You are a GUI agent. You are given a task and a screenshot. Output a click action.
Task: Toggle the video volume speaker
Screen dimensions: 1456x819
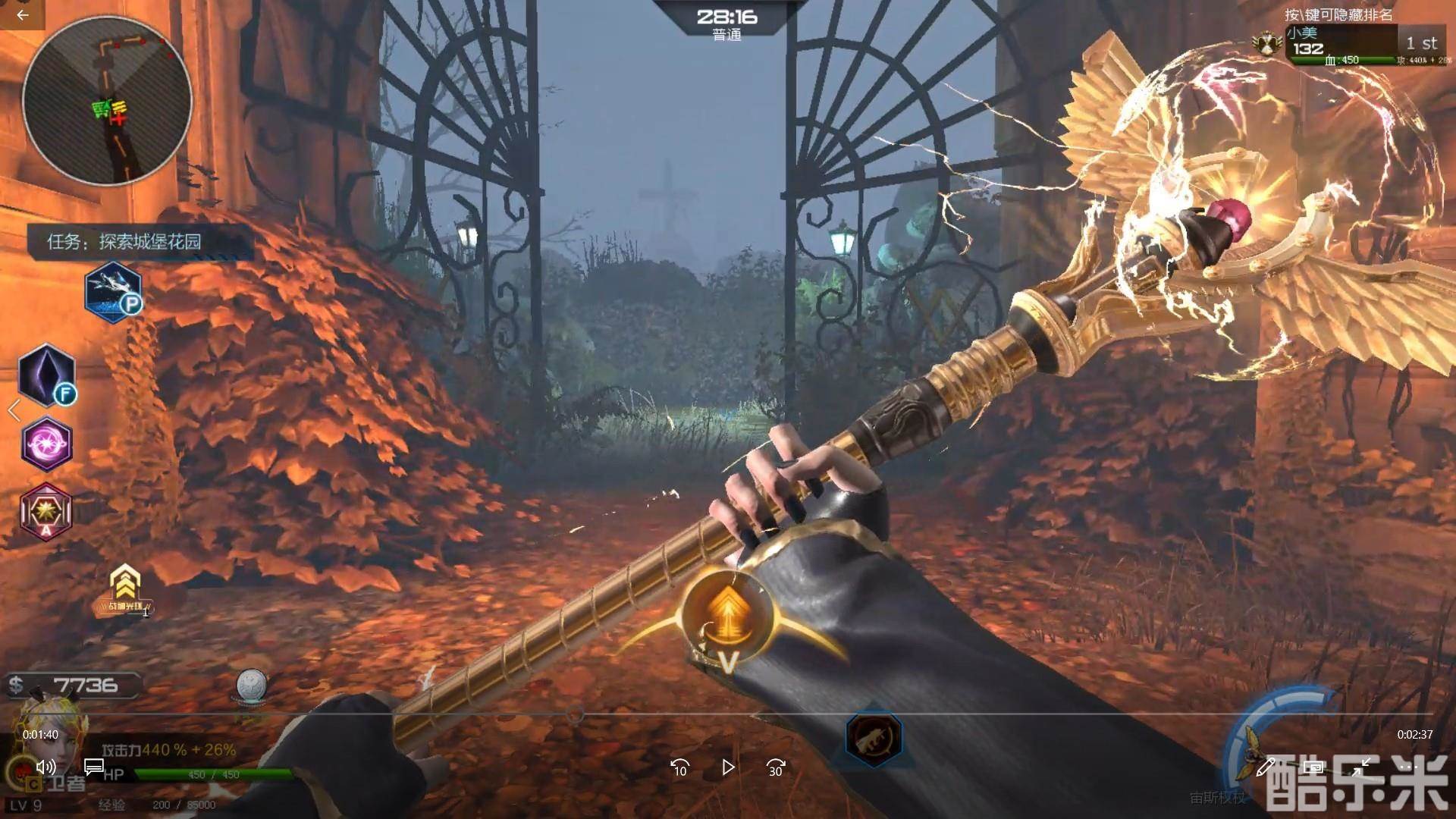click(45, 767)
